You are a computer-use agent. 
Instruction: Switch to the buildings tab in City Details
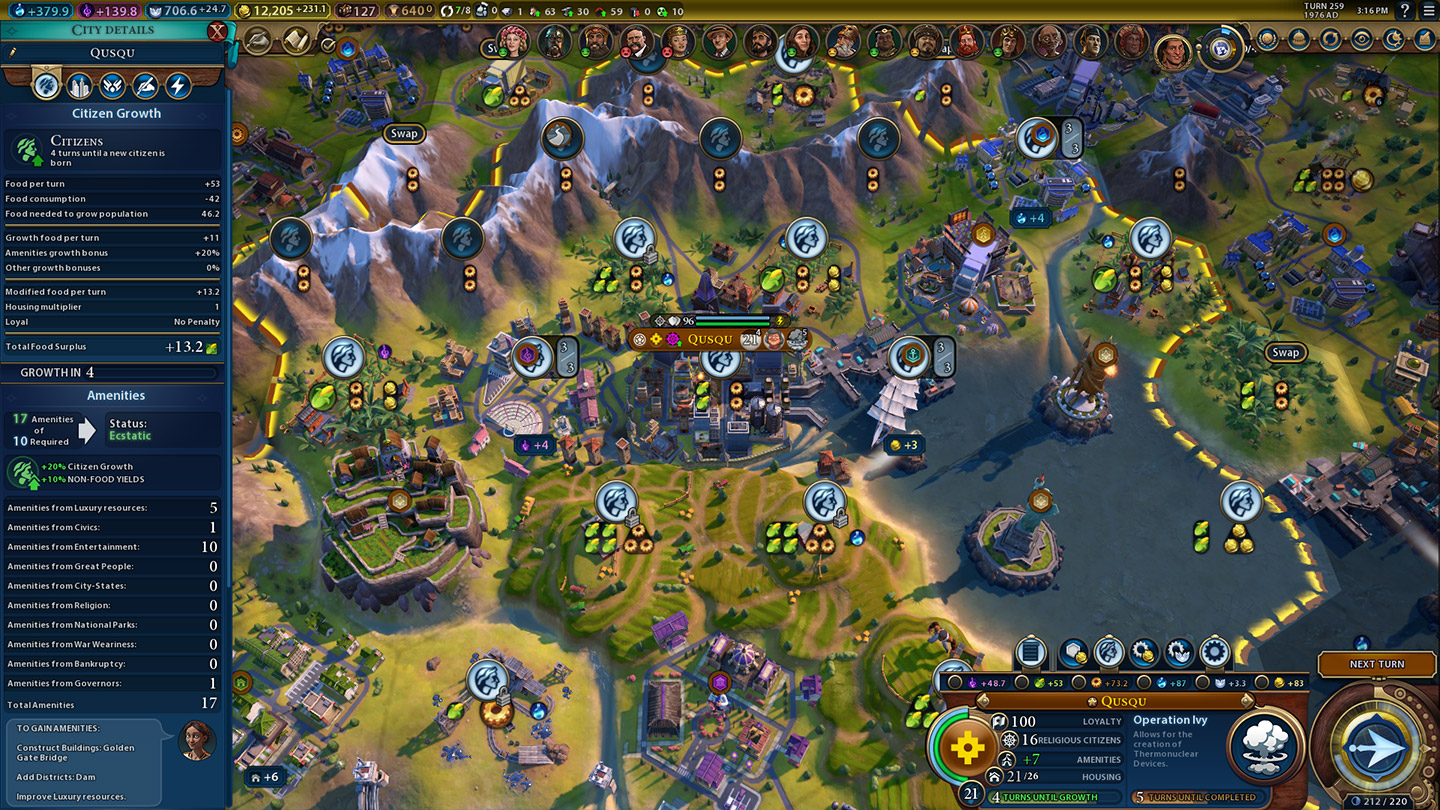[x=79, y=86]
